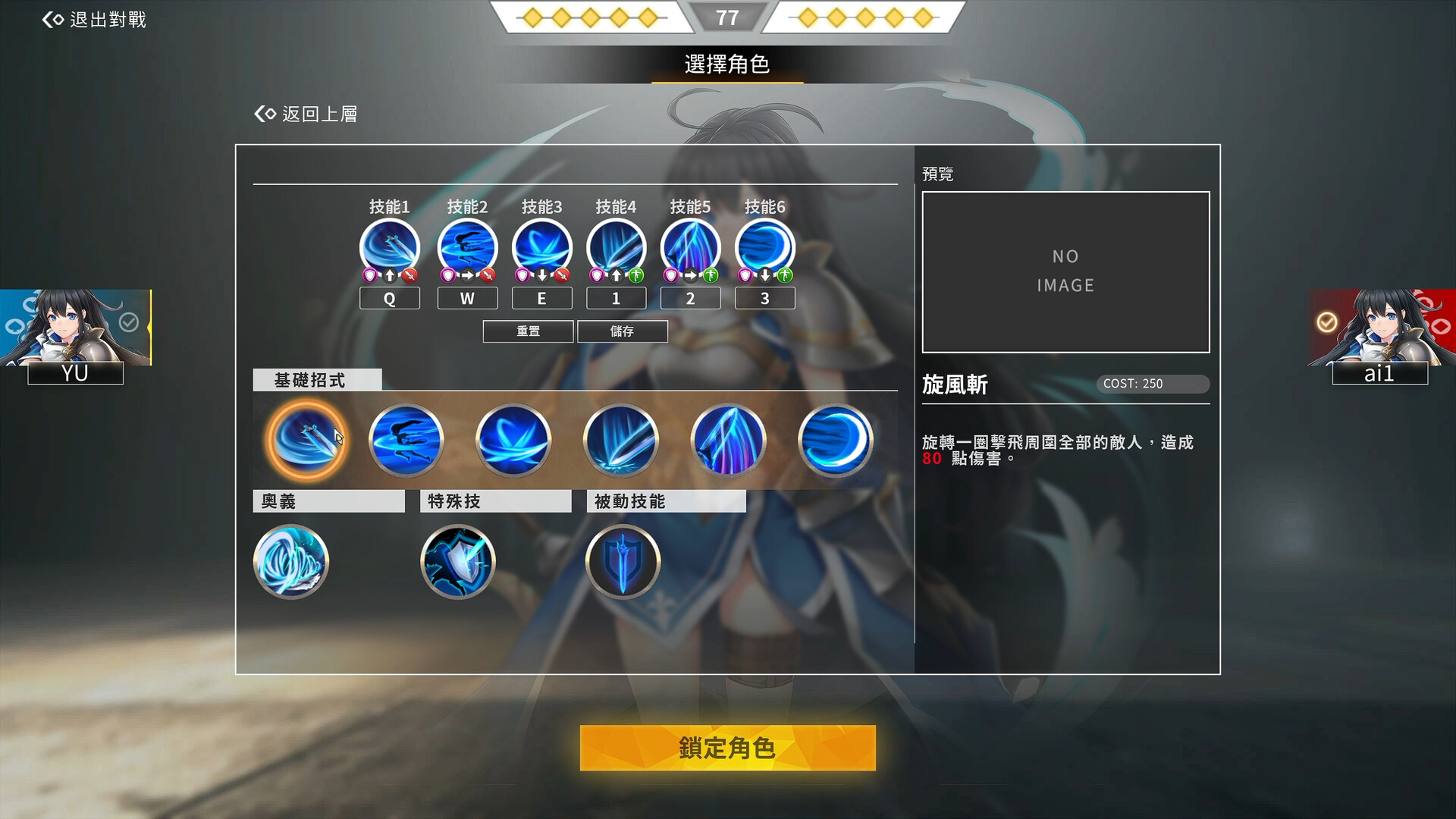The width and height of the screenshot is (1456, 819).
Task: Select the crescent slash basic move icon
Action: coord(835,441)
